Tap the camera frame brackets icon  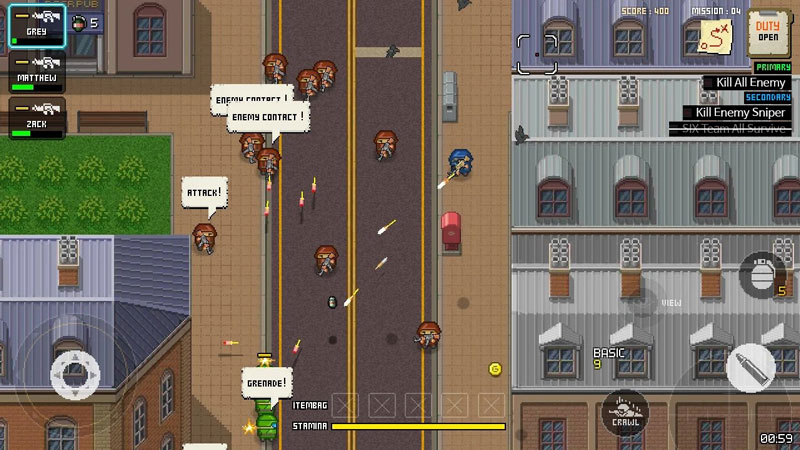pos(537,52)
